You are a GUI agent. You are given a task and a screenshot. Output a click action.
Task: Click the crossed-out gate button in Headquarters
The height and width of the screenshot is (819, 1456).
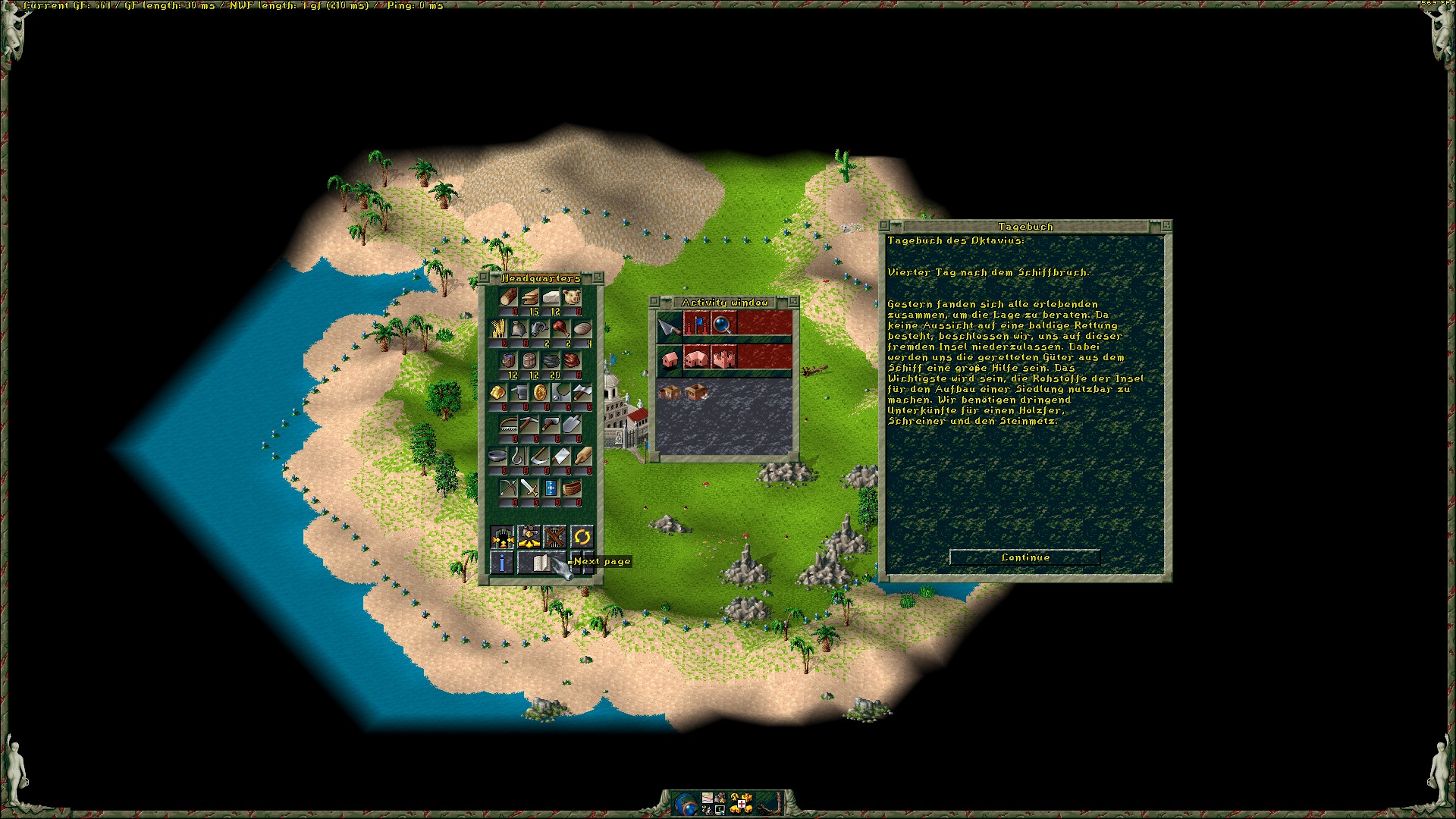(x=555, y=537)
